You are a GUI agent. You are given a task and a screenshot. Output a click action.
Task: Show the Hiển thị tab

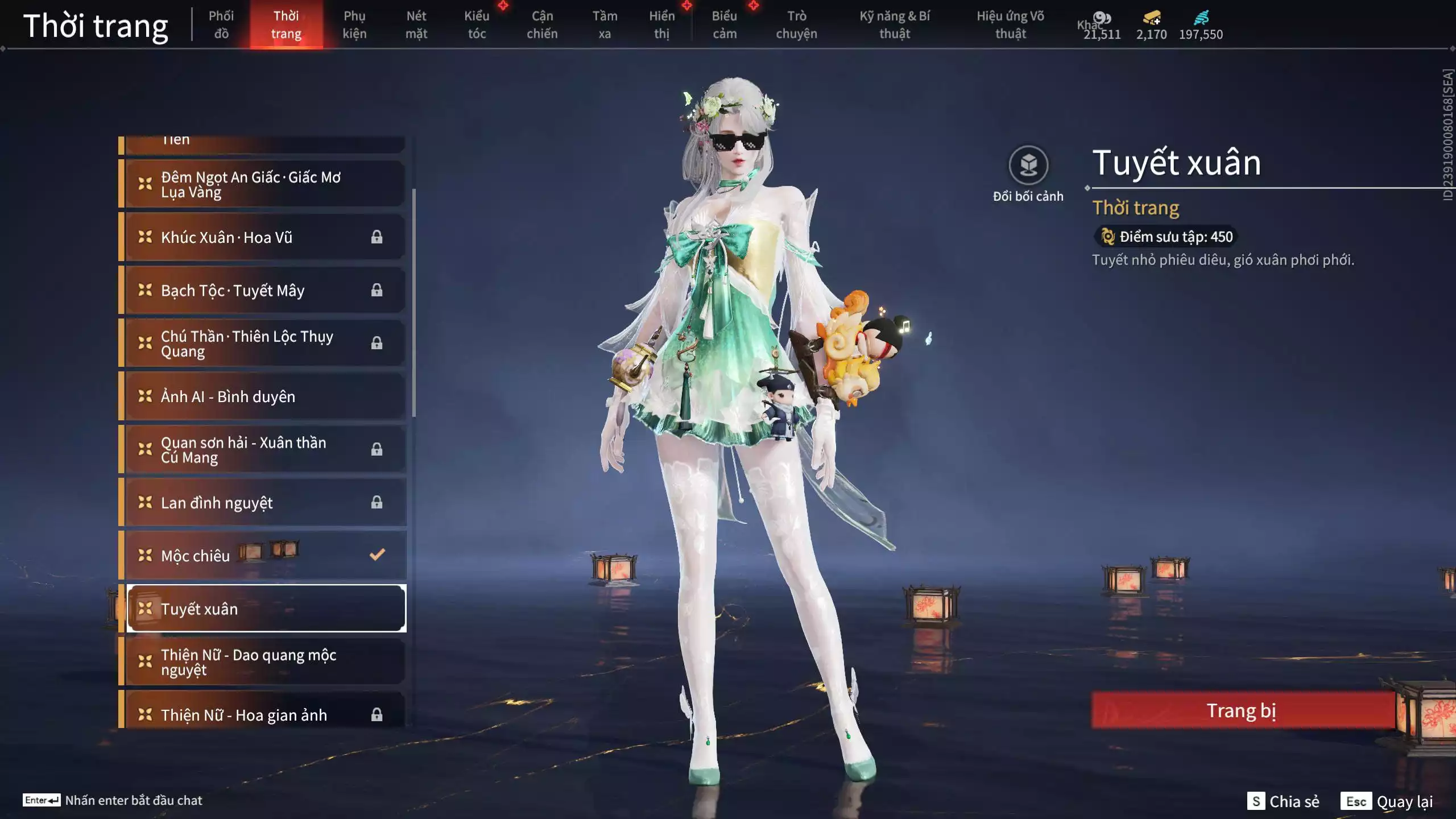pyautogui.click(x=662, y=25)
